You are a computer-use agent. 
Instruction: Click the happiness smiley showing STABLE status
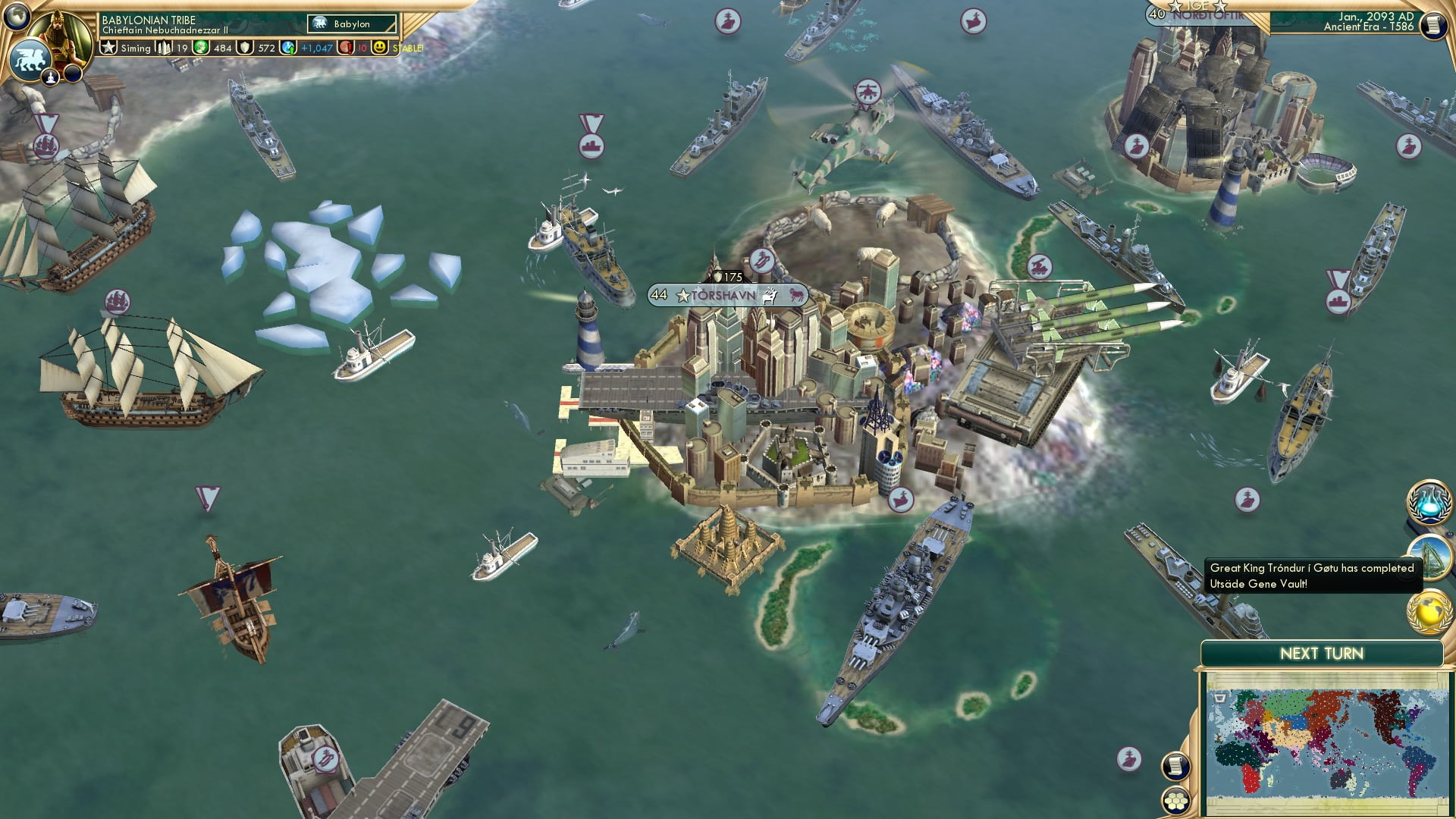click(381, 47)
